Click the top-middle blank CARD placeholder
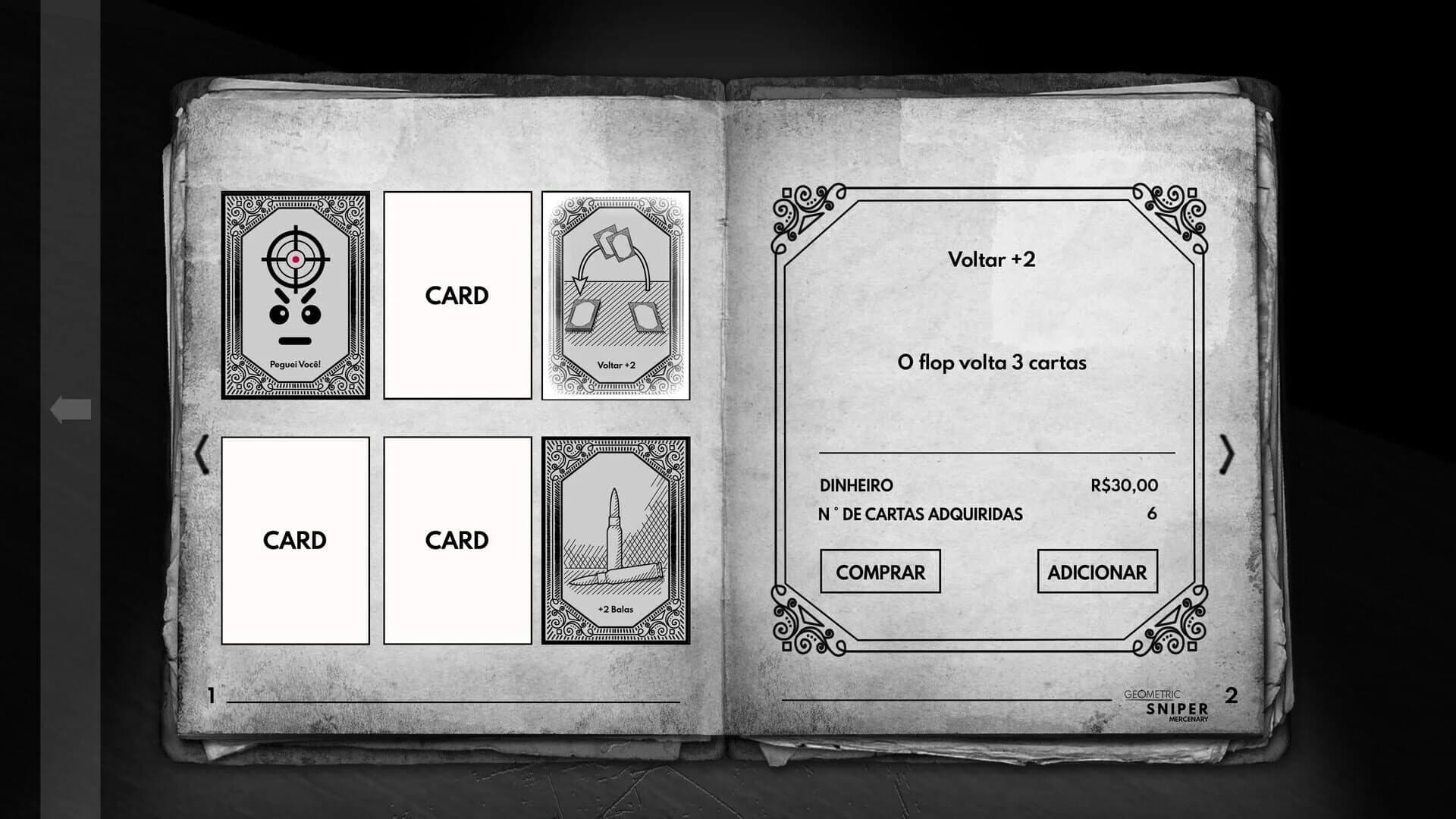1456x819 pixels. [456, 296]
